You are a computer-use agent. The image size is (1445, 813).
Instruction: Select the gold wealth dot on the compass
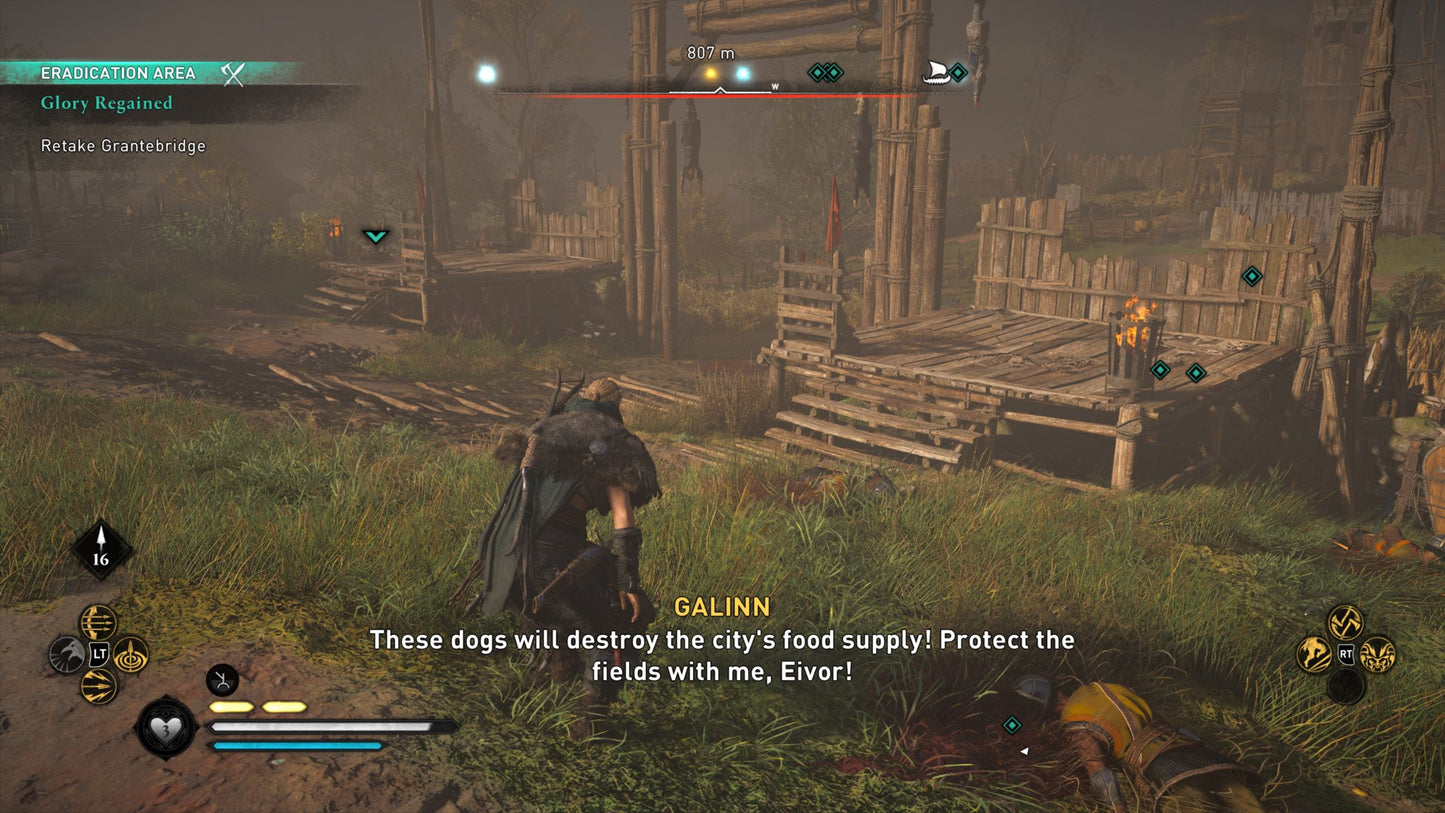(x=711, y=73)
